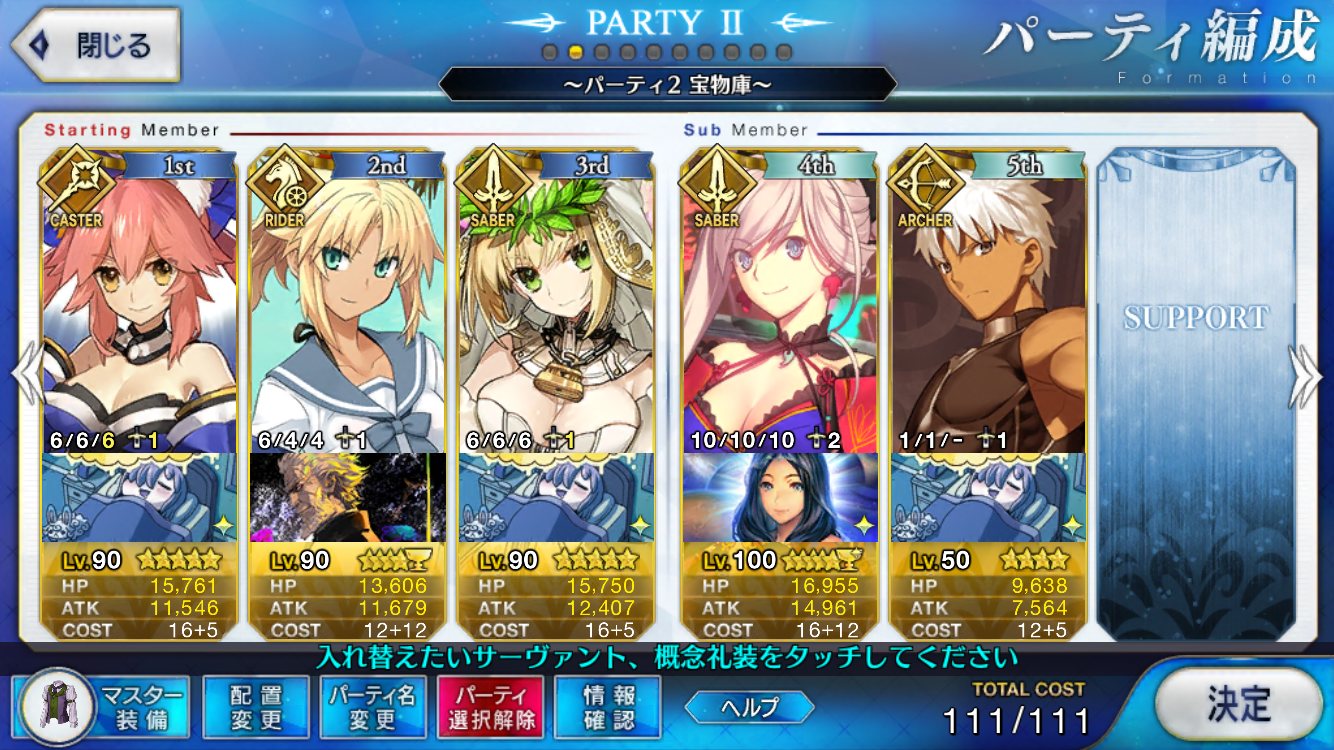Image resolution: width=1334 pixels, height=750 pixels.
Task: Switch to the next party with right arrow
Action: 1306,376
